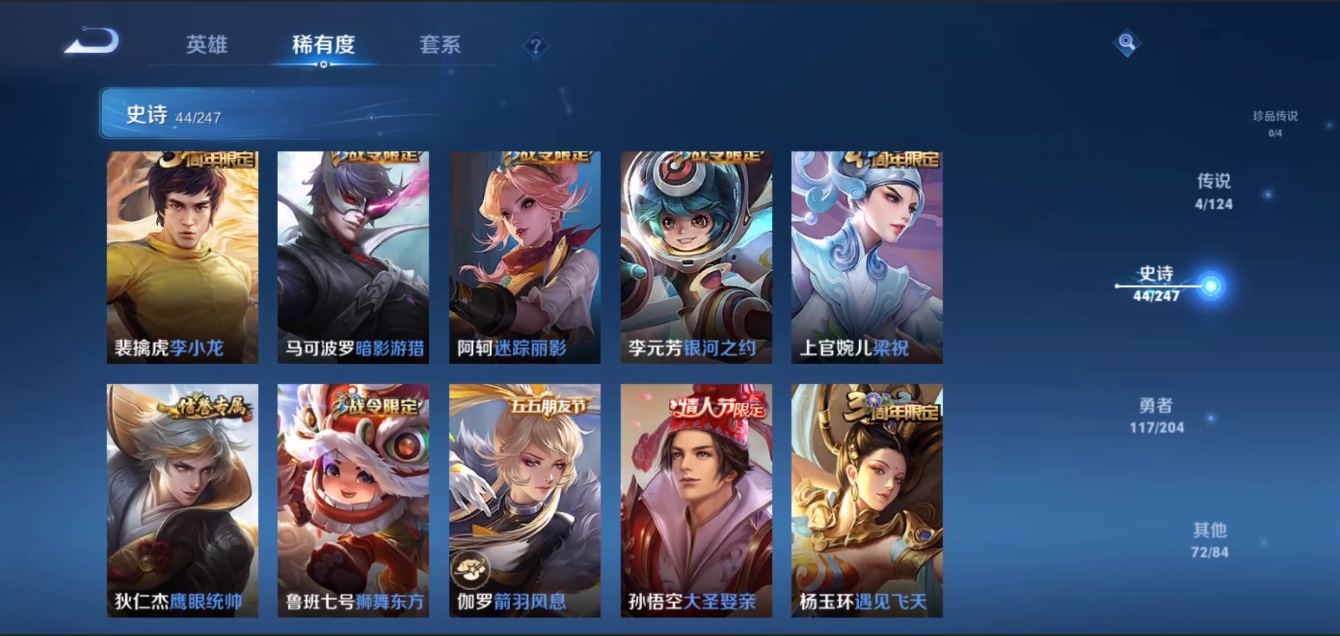Show help via the question mark icon

pyautogui.click(x=536, y=46)
